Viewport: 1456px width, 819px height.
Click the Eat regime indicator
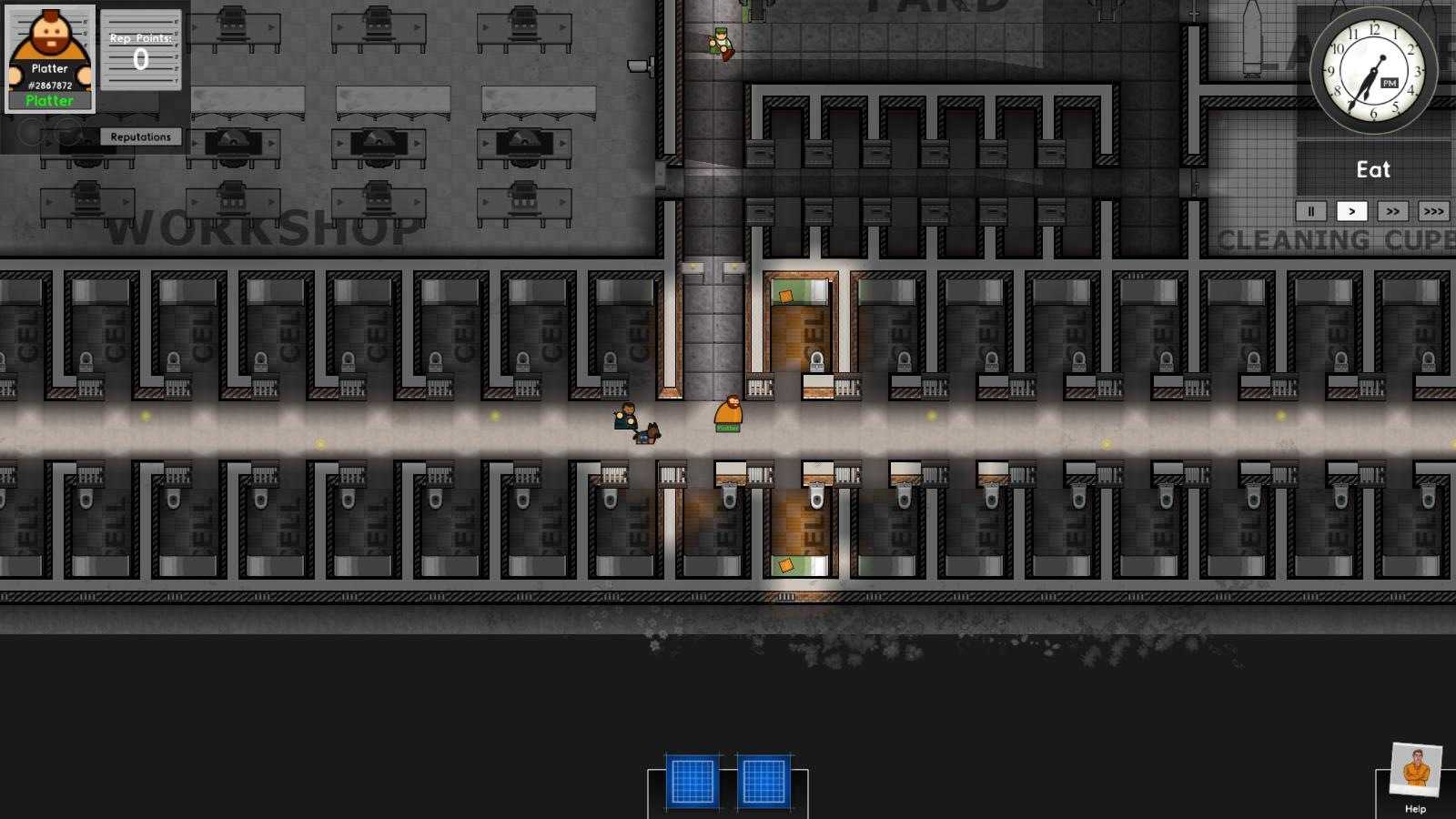point(1371,169)
